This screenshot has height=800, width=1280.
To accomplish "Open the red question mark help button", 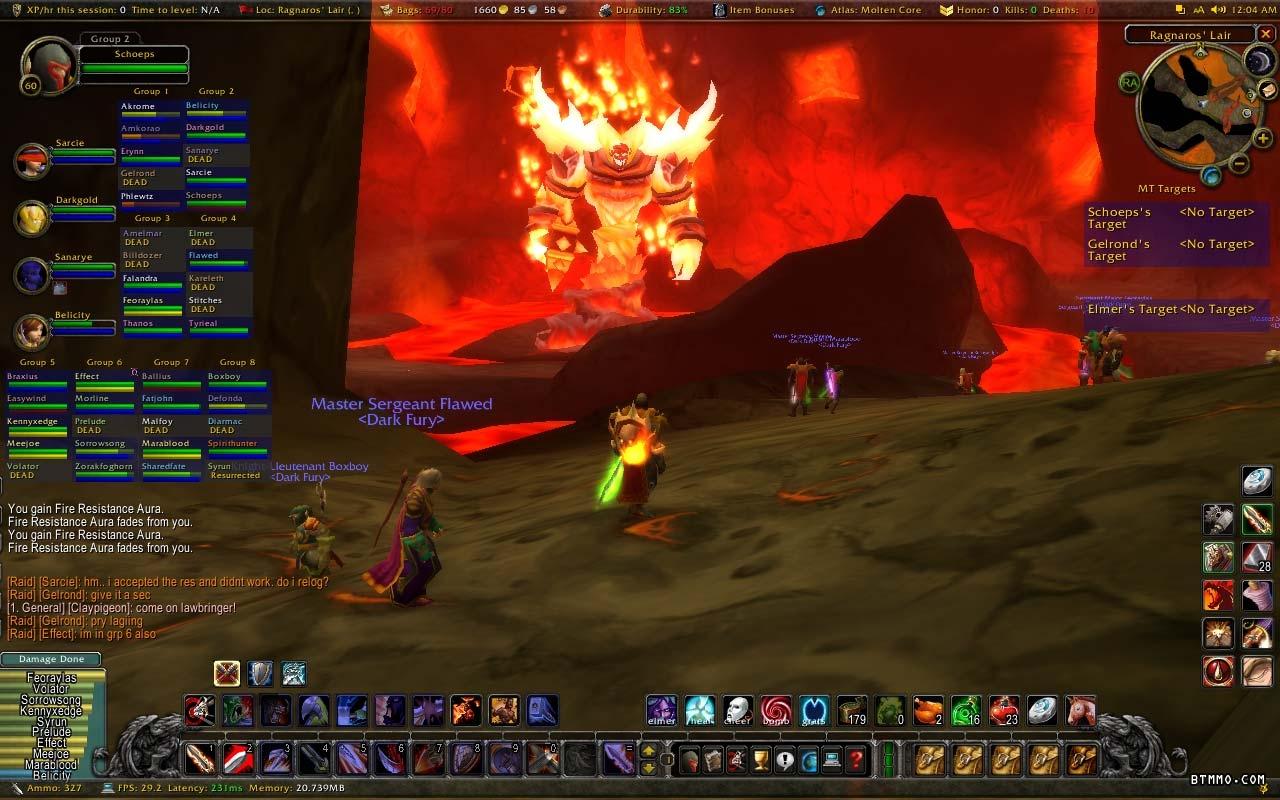I will tap(856, 760).
